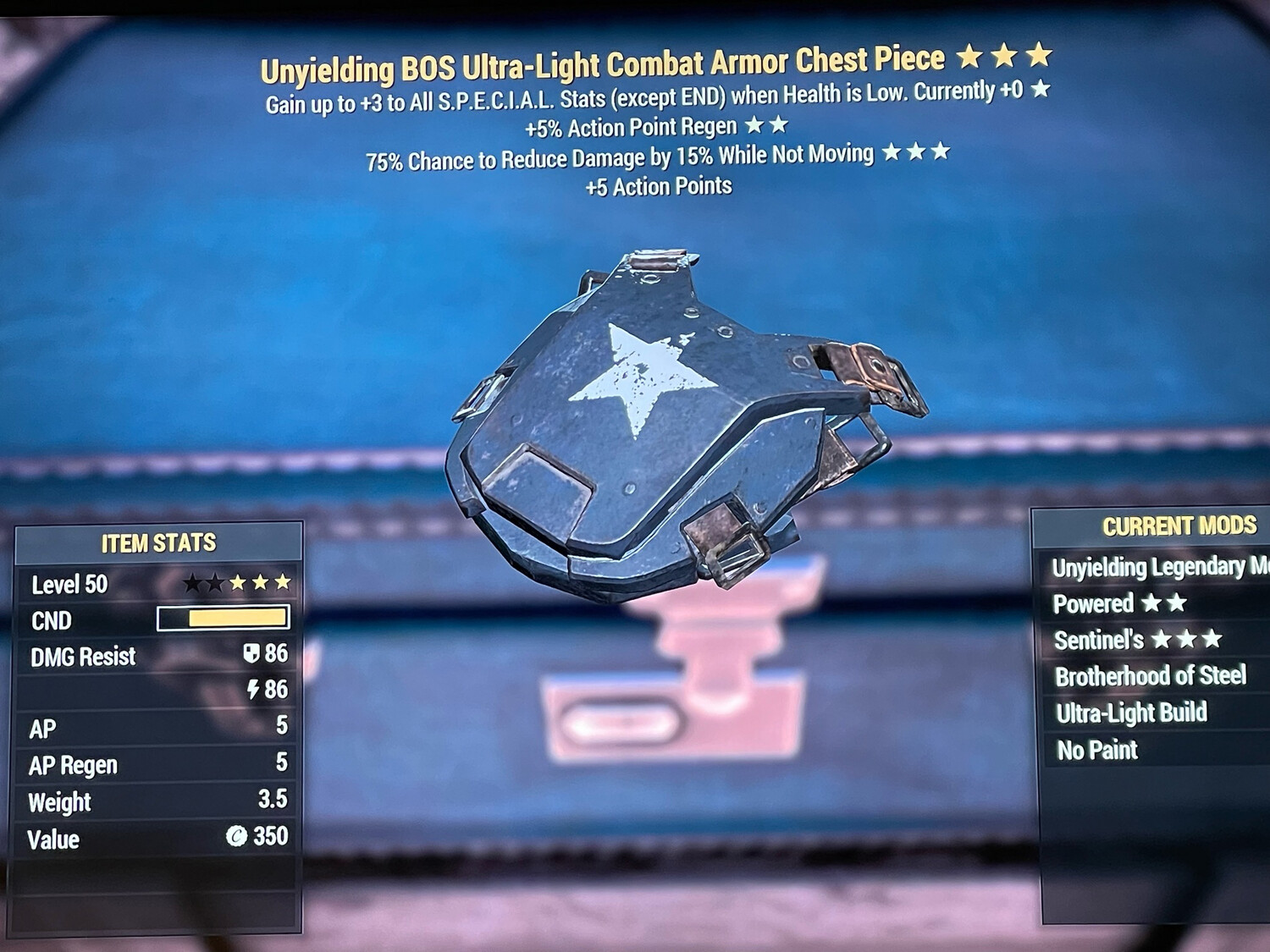
Task: Choose the Powered two-star mod row
Action: (x=1118, y=603)
